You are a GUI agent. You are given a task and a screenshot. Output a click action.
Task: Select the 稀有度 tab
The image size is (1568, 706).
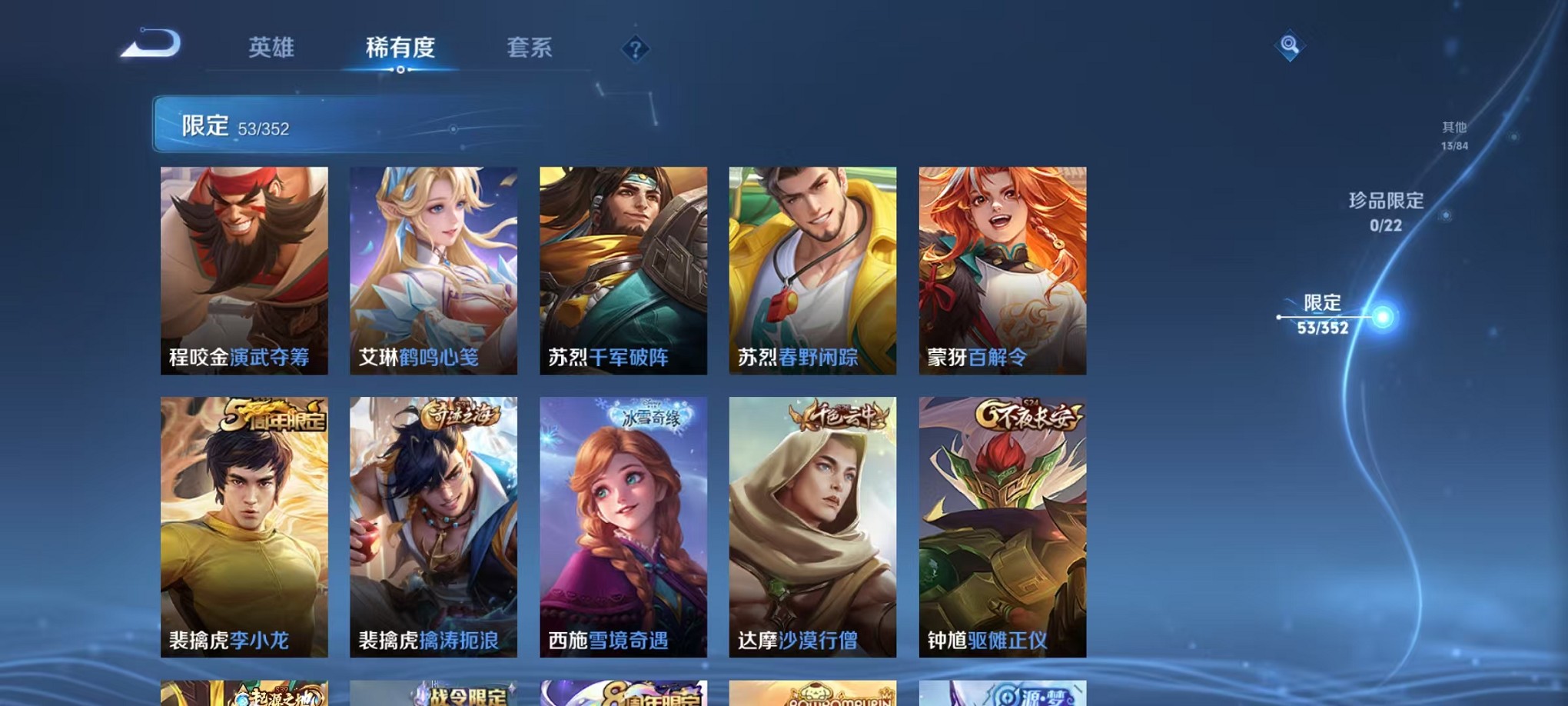click(399, 48)
